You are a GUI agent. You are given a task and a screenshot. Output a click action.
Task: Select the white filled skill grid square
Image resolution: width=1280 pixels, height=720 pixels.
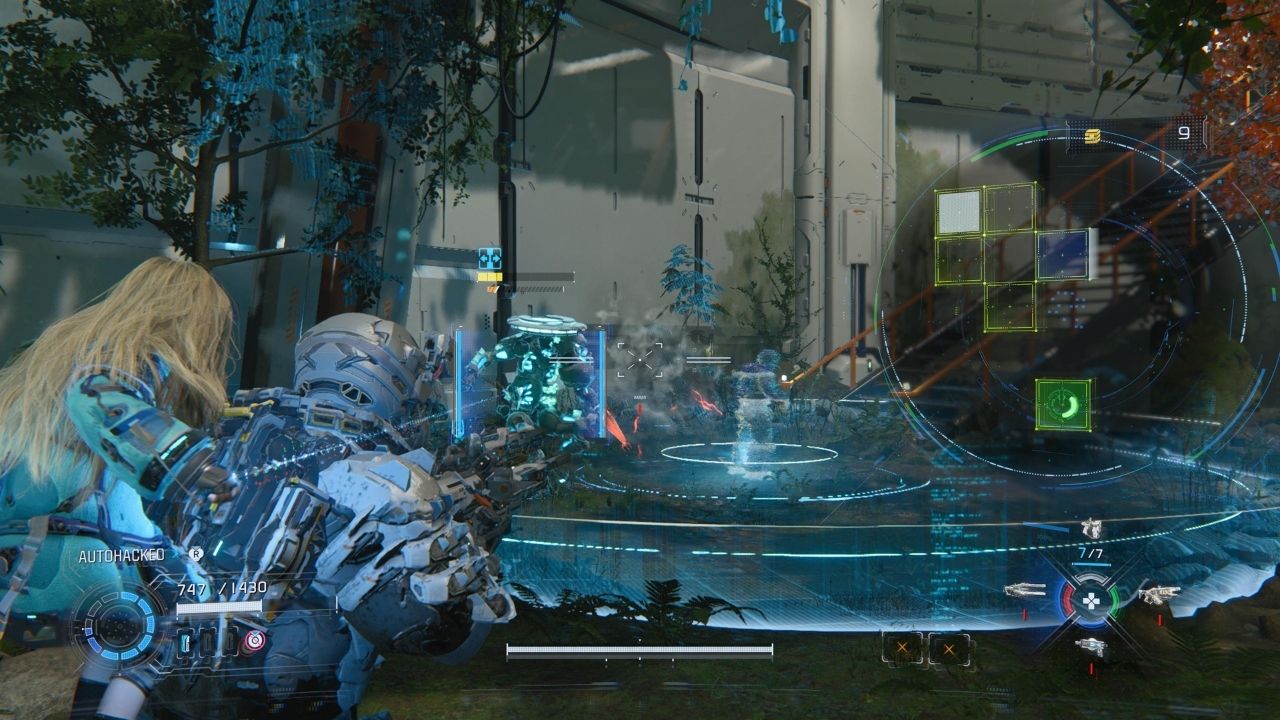point(958,212)
